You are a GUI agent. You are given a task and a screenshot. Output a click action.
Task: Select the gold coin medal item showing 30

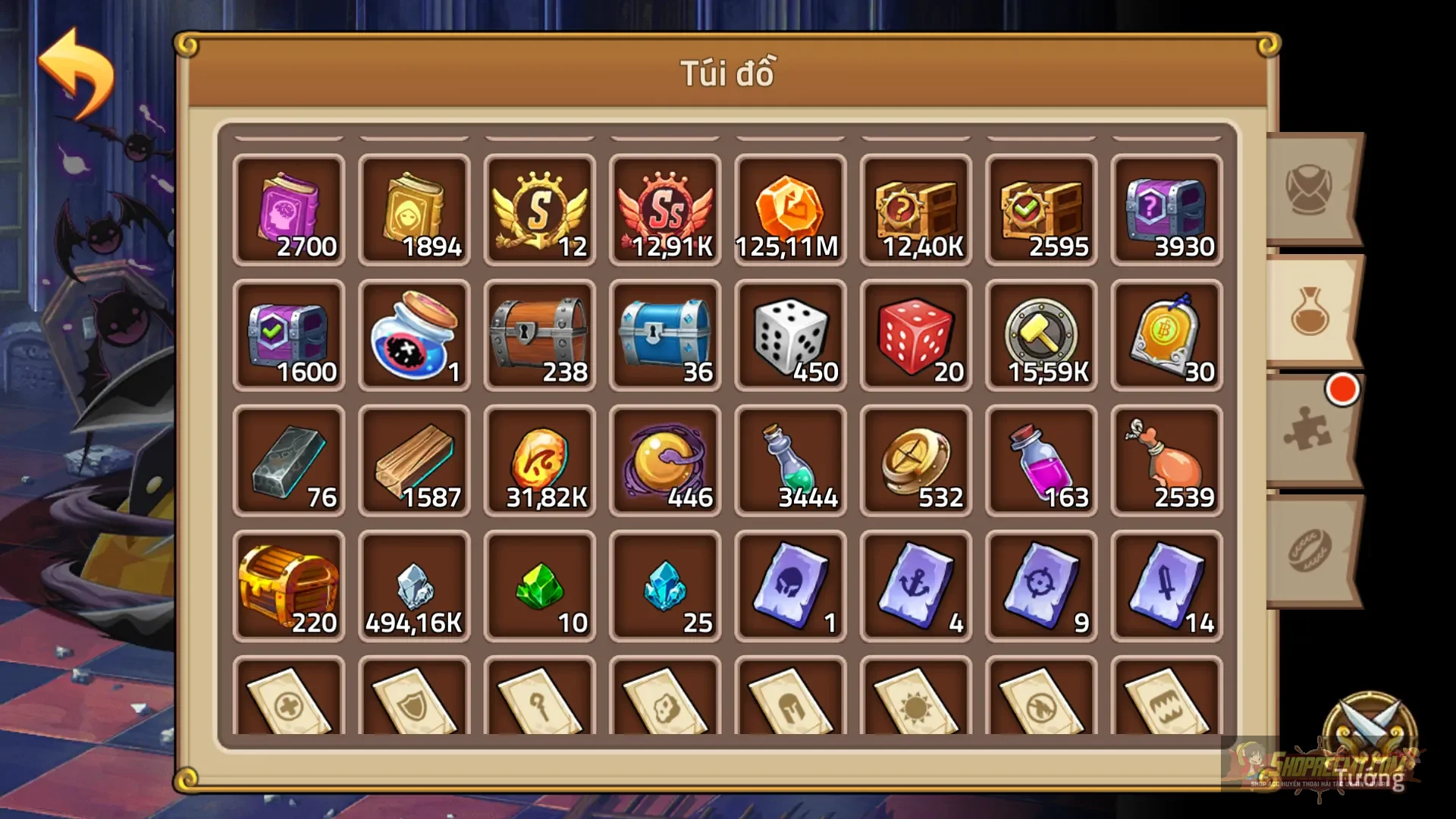click(1166, 334)
